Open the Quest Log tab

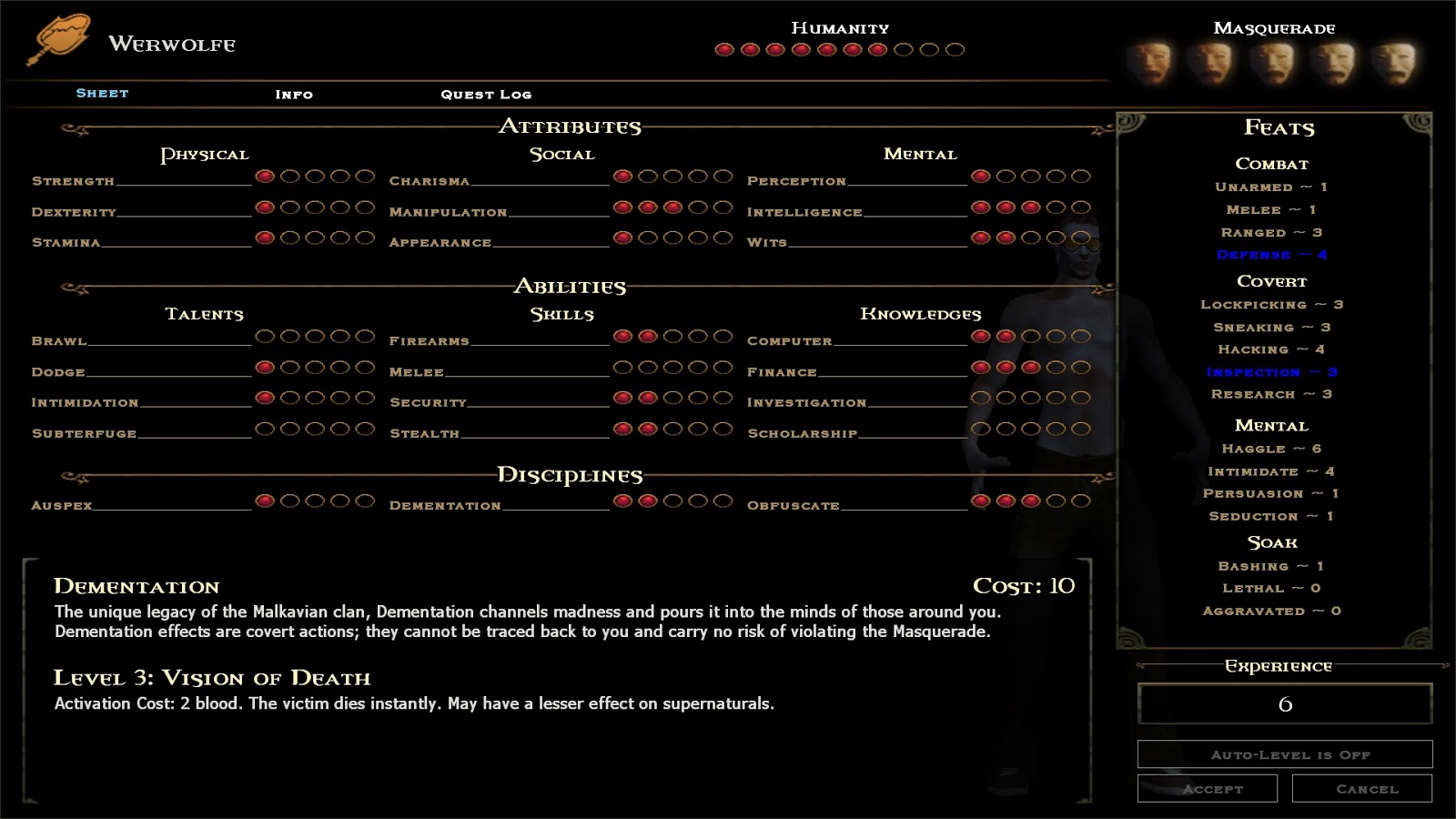[x=487, y=94]
